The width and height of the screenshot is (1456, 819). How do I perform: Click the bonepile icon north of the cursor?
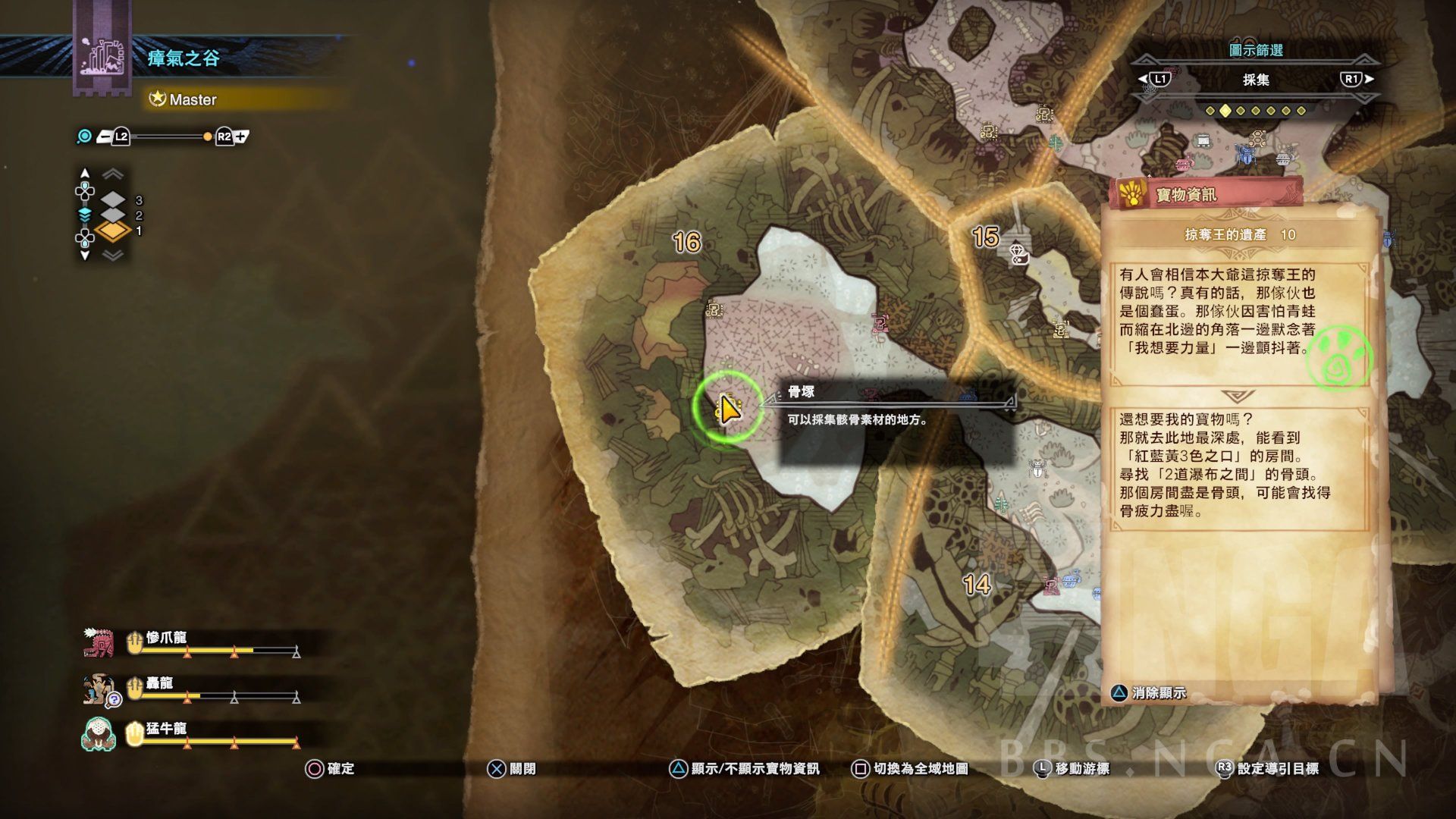(x=714, y=309)
